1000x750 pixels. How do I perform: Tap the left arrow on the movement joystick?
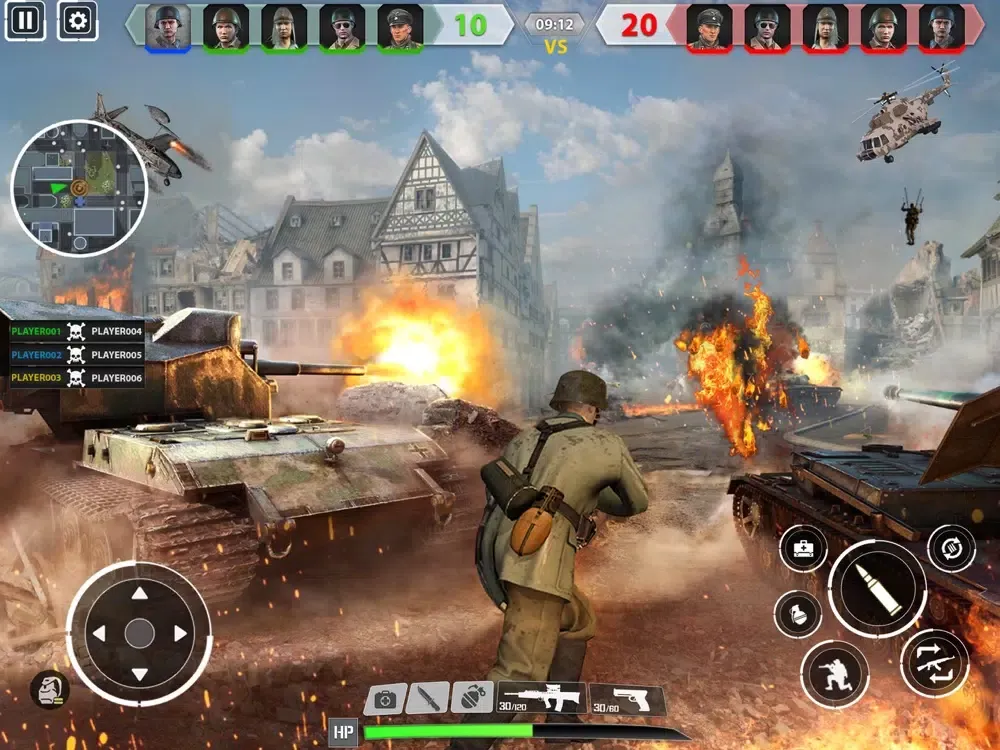(99, 633)
